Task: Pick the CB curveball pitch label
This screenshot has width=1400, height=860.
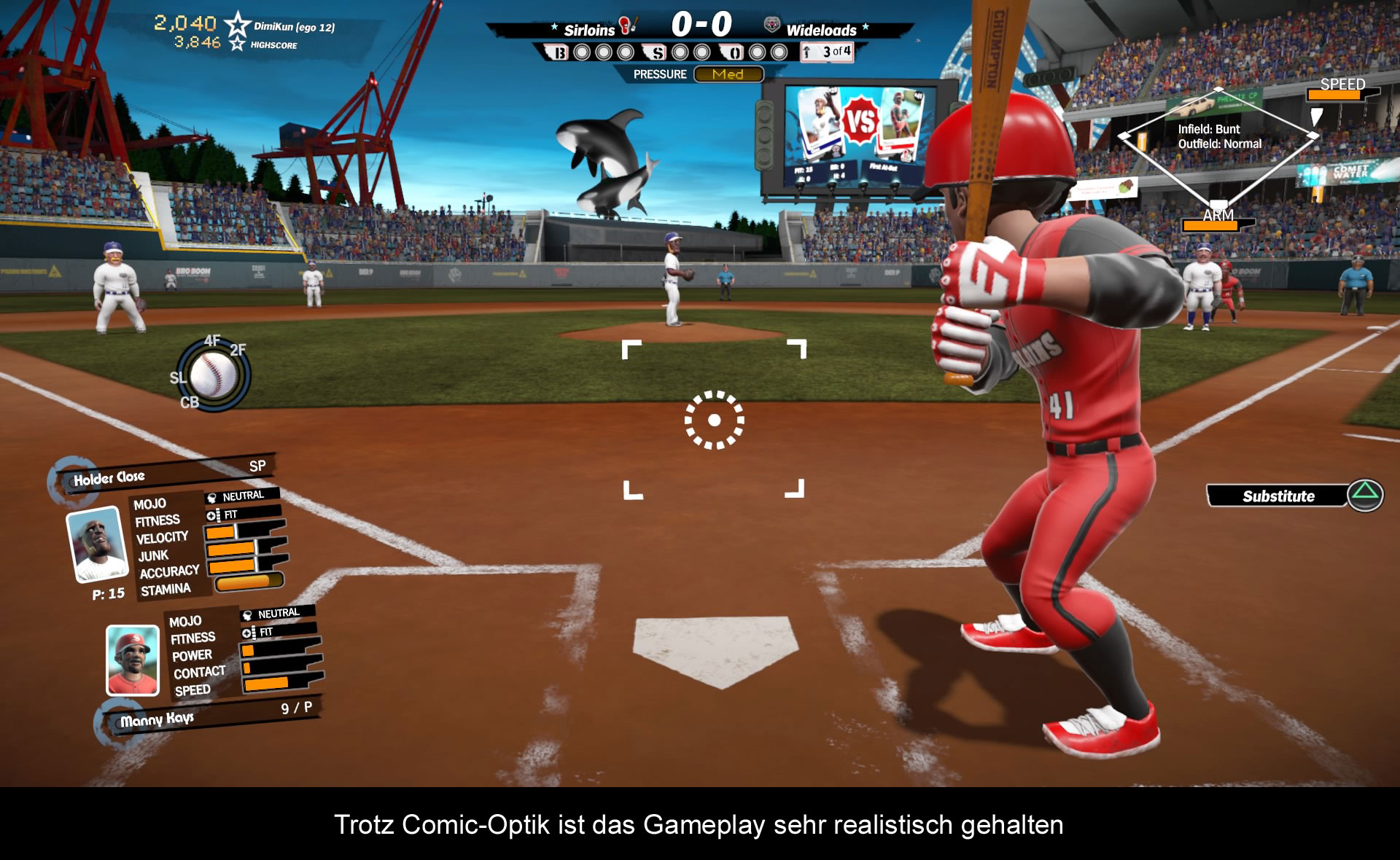Action: tap(190, 402)
